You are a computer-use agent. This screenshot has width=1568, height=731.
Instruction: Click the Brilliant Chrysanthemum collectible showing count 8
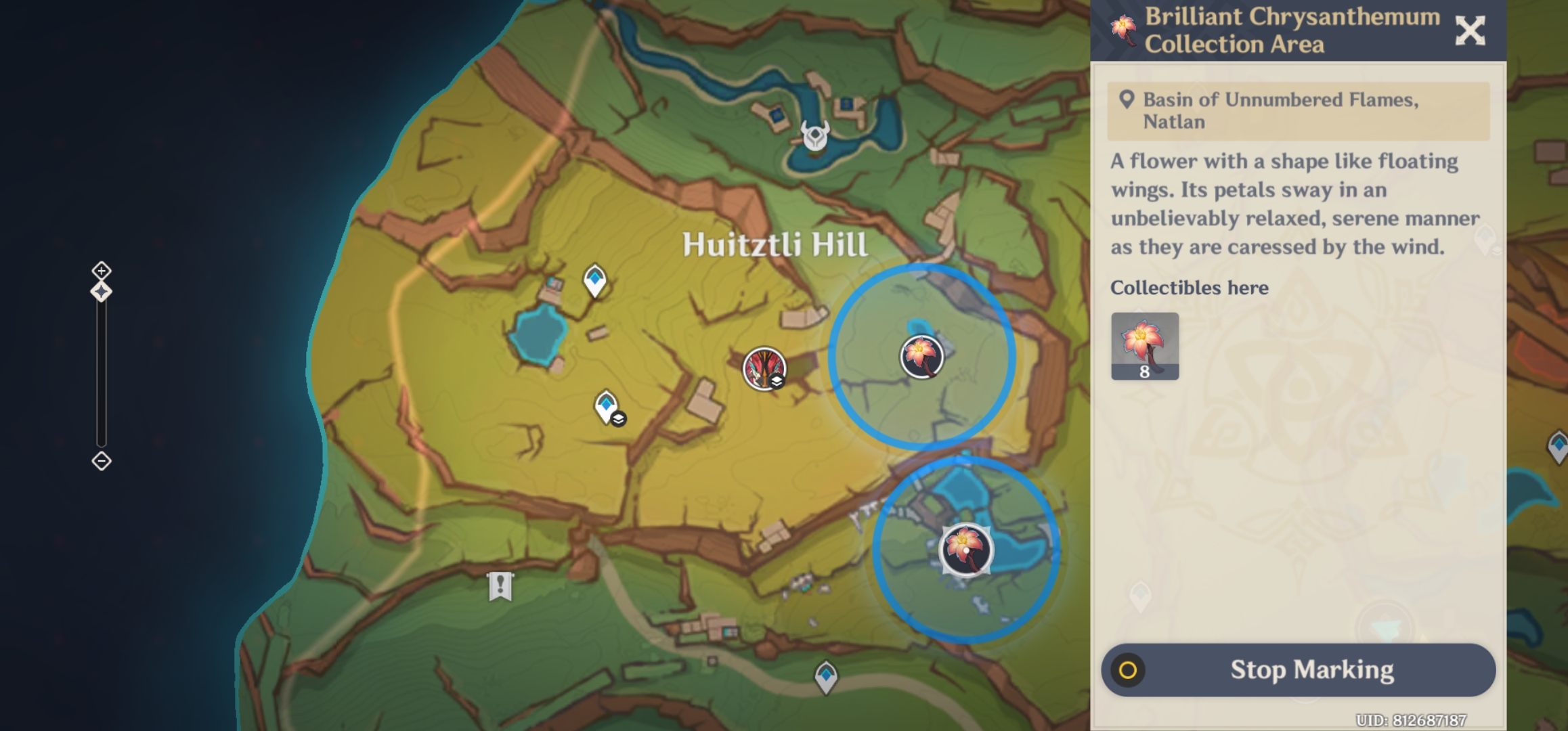[x=1145, y=346]
